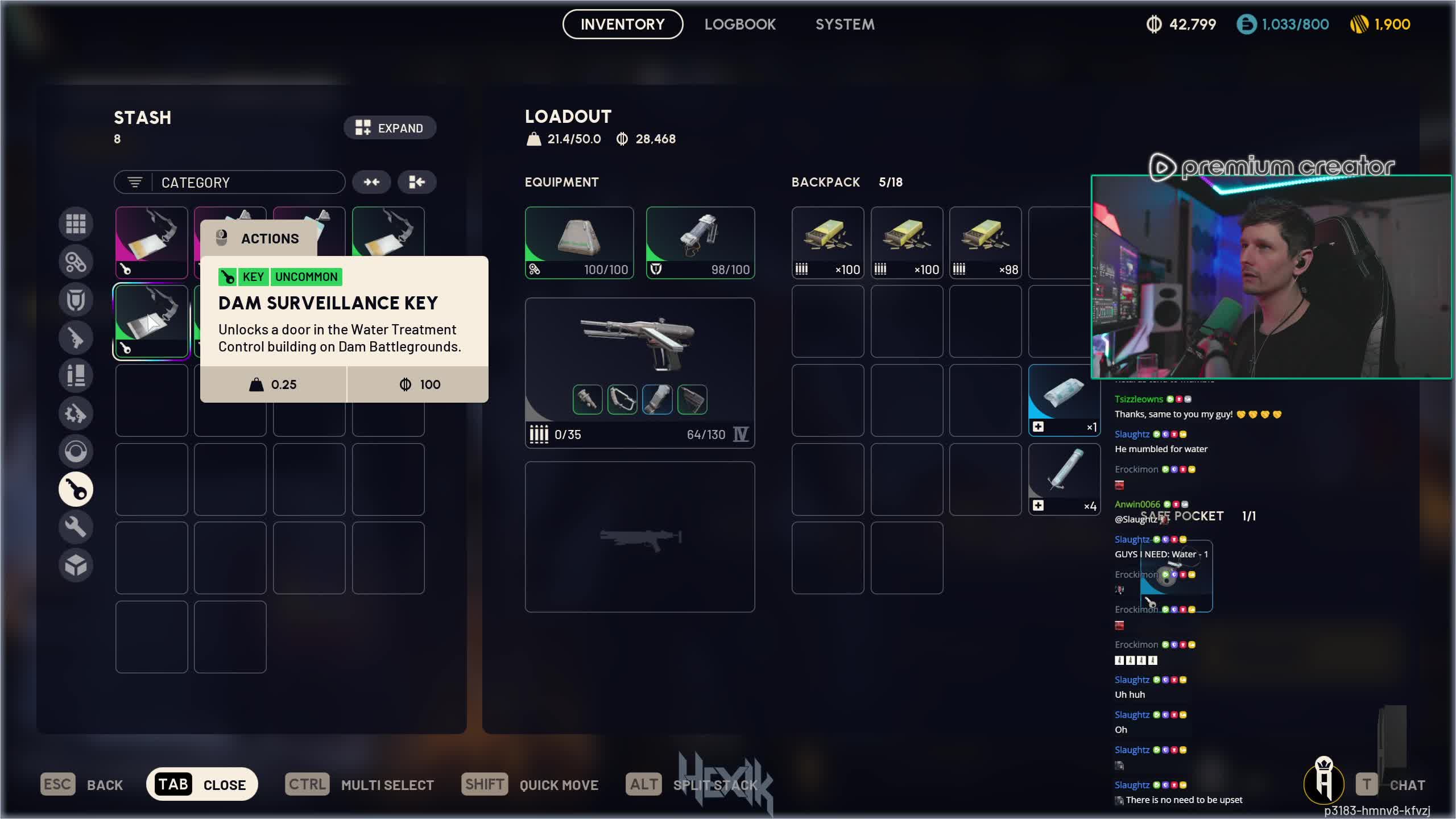Screen dimensions: 1456x819
Task: Select the syringe item with quantity 4
Action: coord(1064,479)
